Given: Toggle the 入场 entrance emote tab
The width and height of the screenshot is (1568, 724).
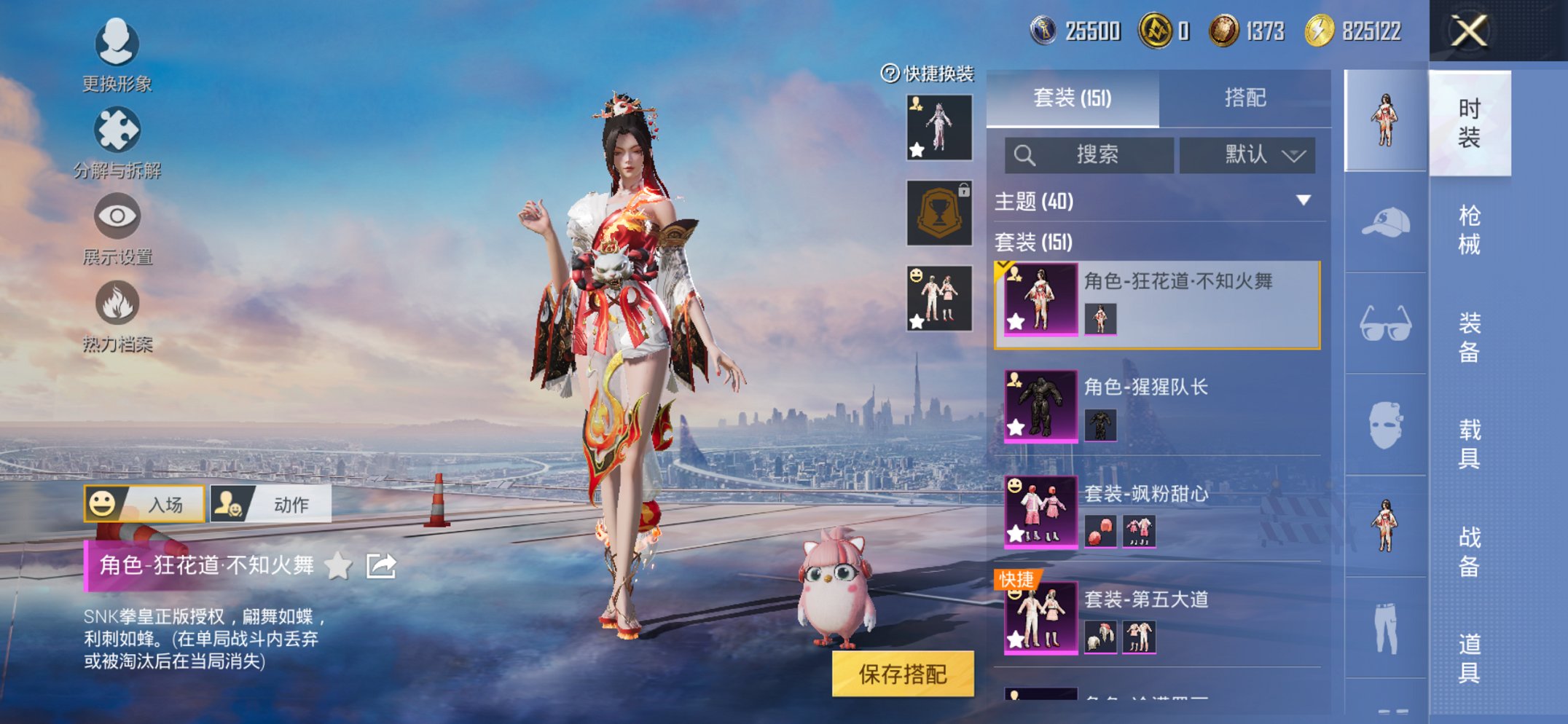Looking at the screenshot, I should click(x=146, y=503).
